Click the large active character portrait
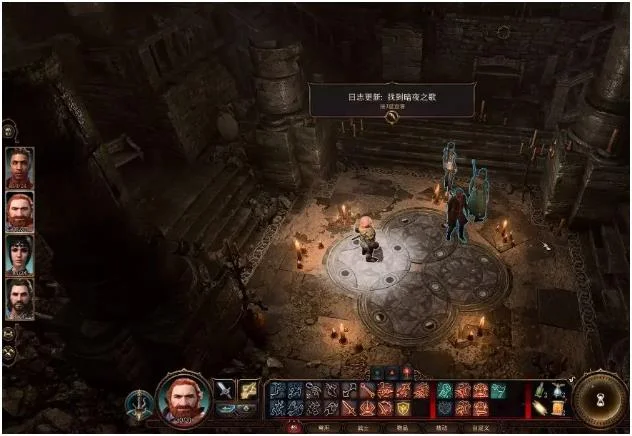This screenshot has height=436, width=632. [184, 398]
